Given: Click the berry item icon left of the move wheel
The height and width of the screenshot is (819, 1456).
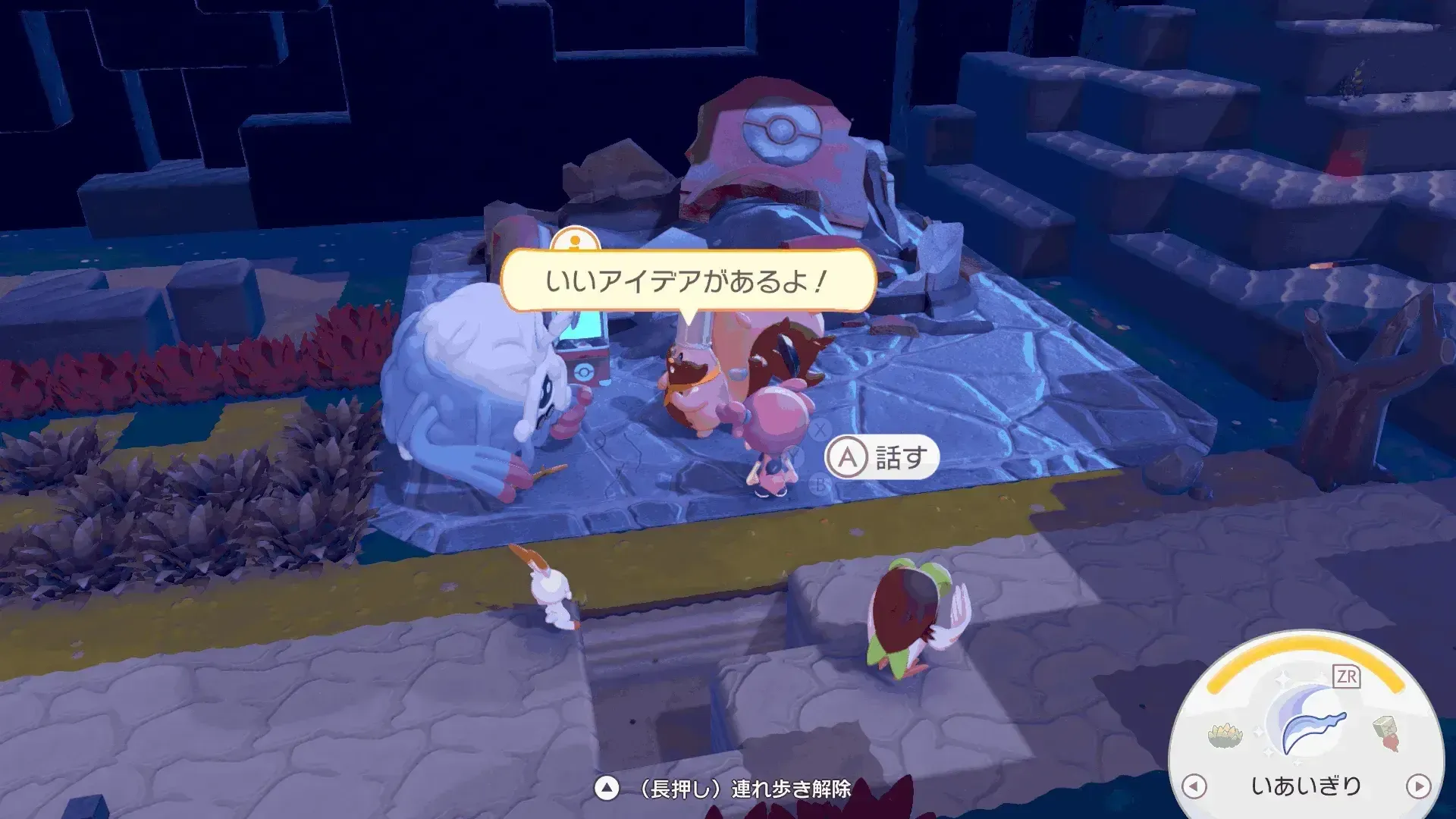Looking at the screenshot, I should point(1224,736).
